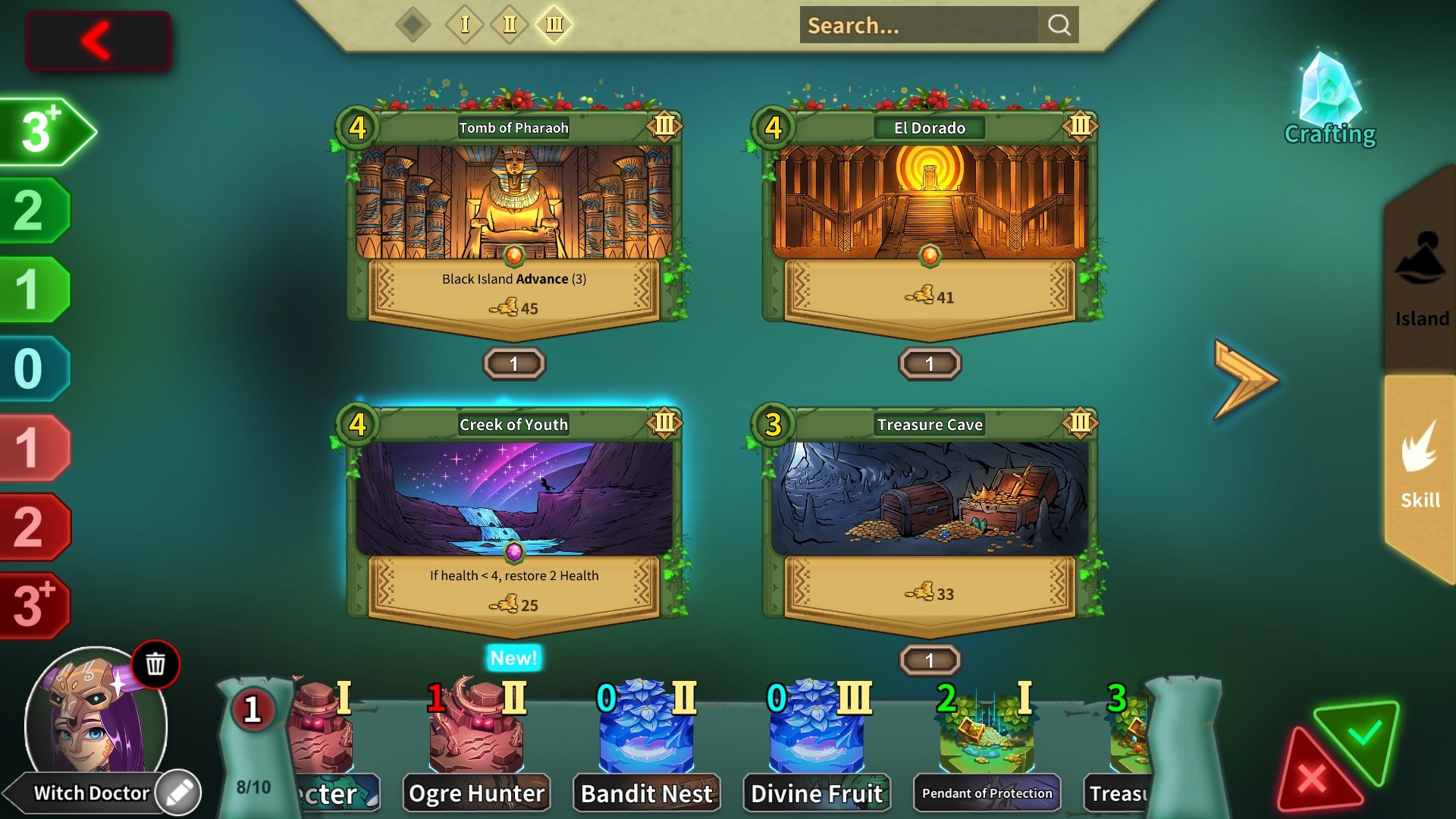This screenshot has height=819, width=1456.
Task: Cancel with the red X button
Action: pyautogui.click(x=1312, y=777)
